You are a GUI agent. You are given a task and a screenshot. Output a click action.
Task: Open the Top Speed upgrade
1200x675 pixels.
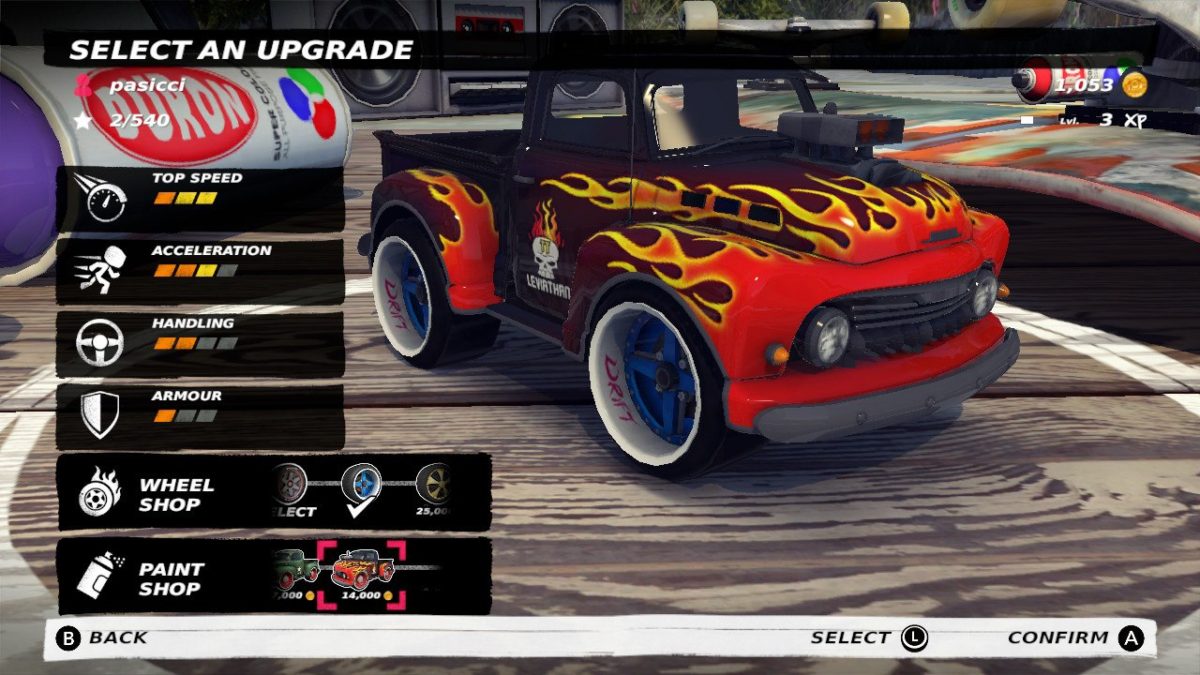click(200, 198)
